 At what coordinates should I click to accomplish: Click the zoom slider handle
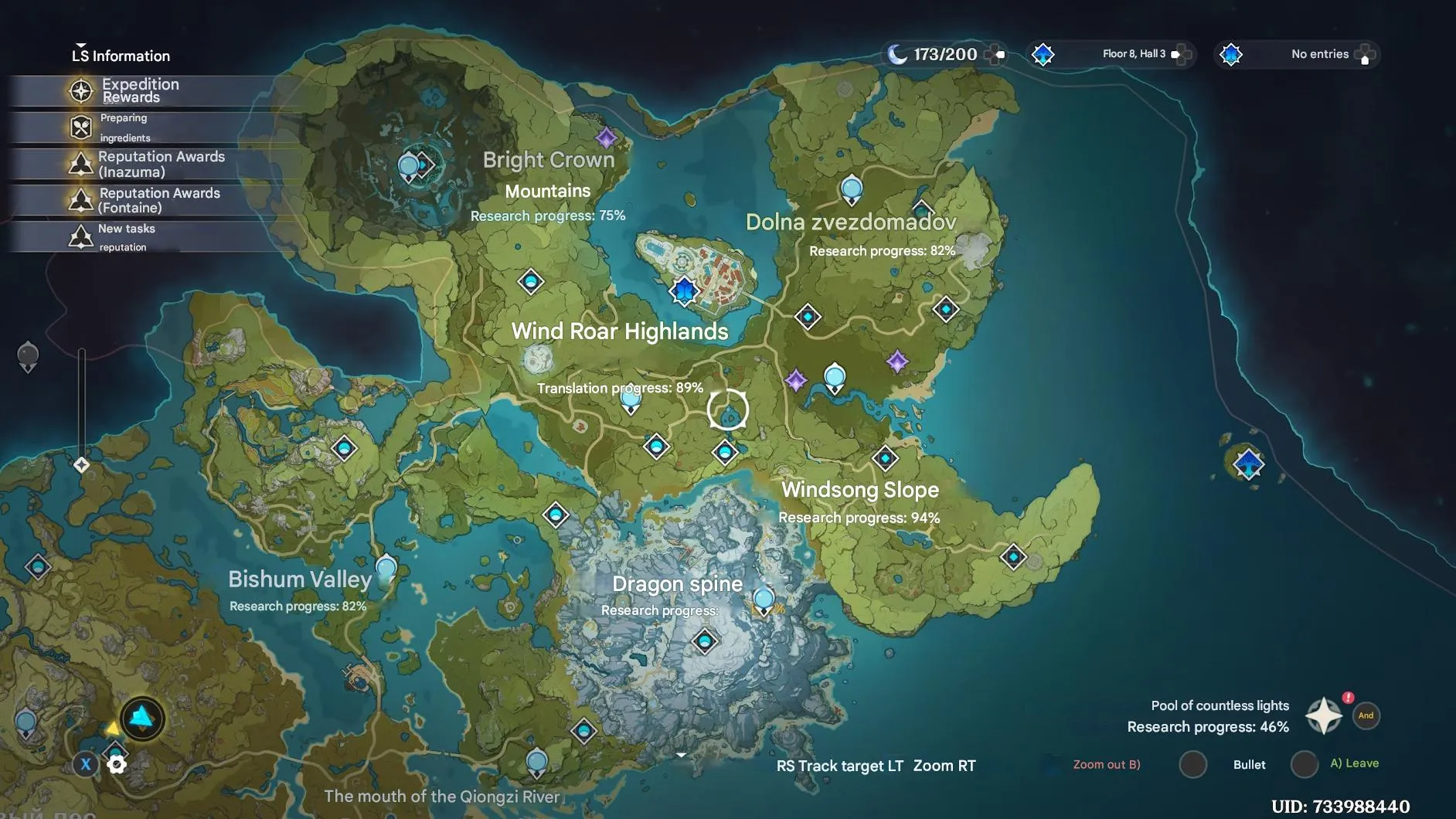tap(81, 464)
